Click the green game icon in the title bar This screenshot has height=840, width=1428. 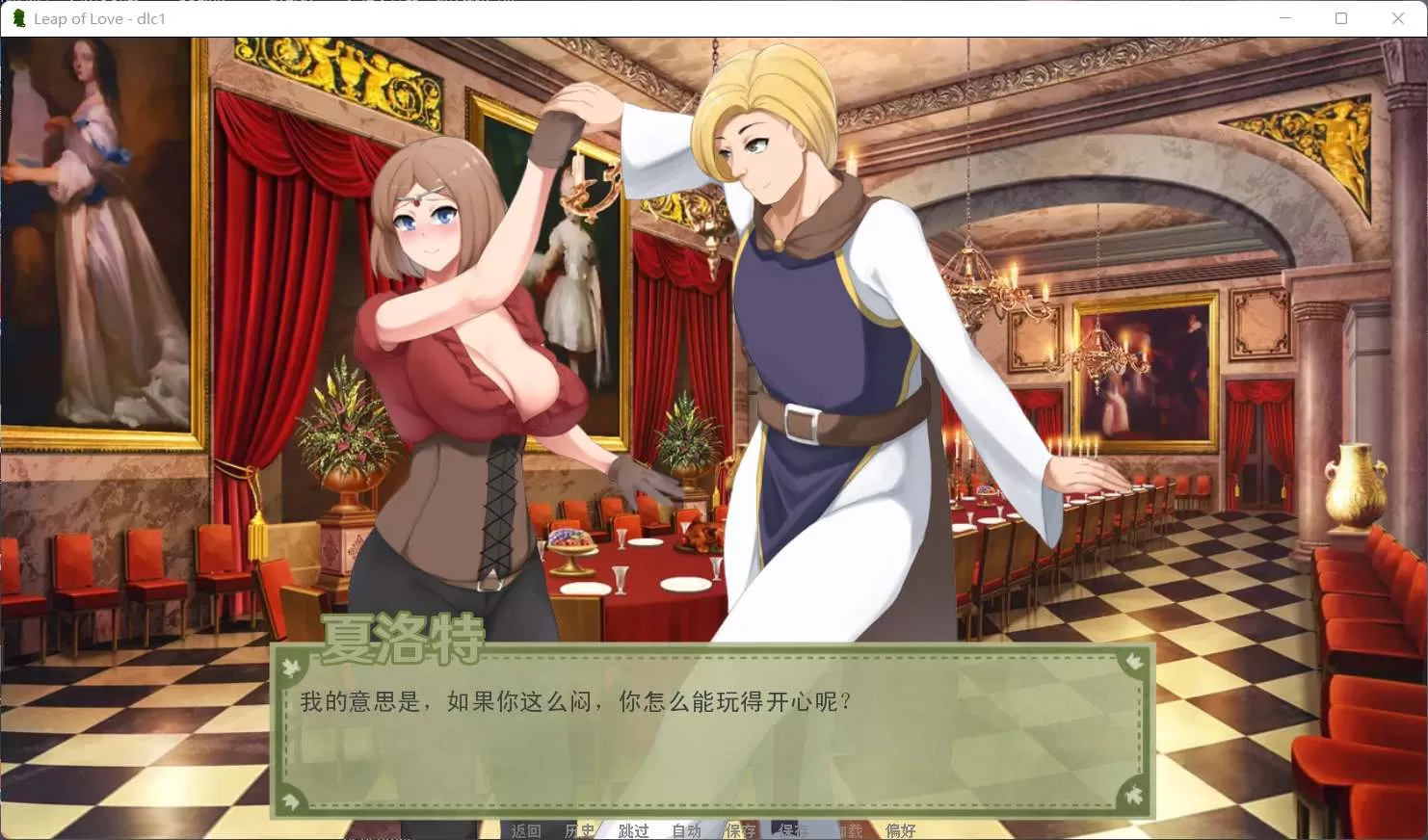(18, 18)
